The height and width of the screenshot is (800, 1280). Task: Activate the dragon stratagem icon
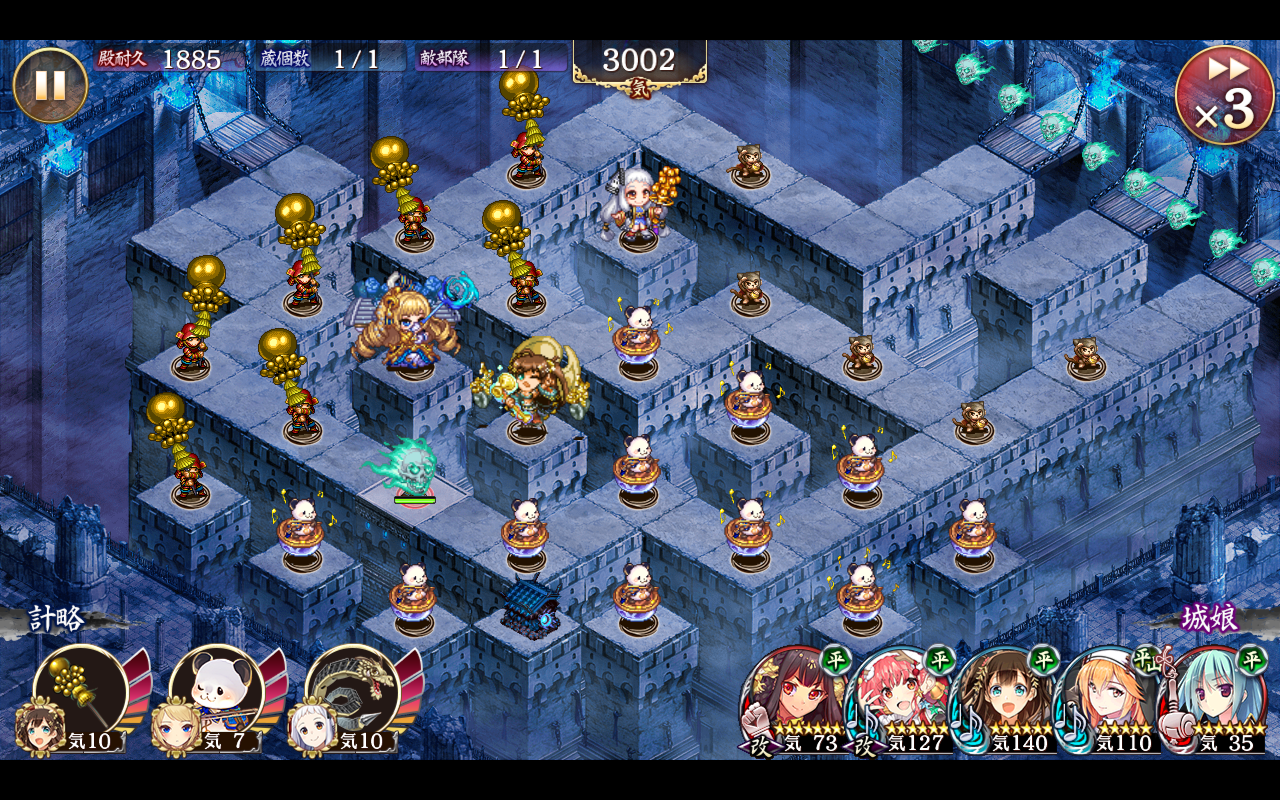click(x=352, y=692)
